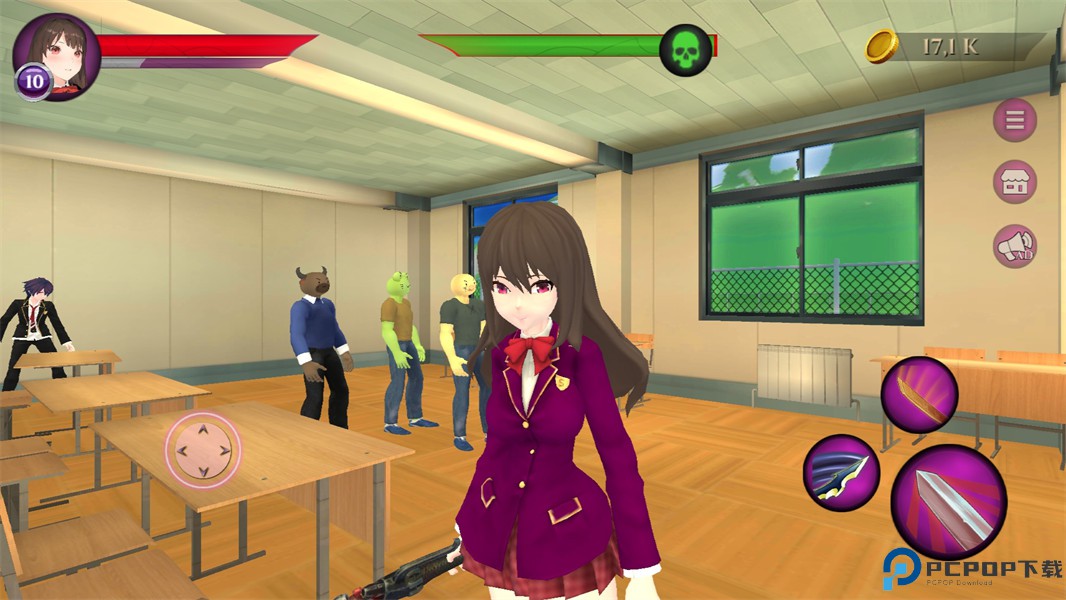Activate the golden blade skill
Screen dimensions: 1066x600
tap(919, 394)
